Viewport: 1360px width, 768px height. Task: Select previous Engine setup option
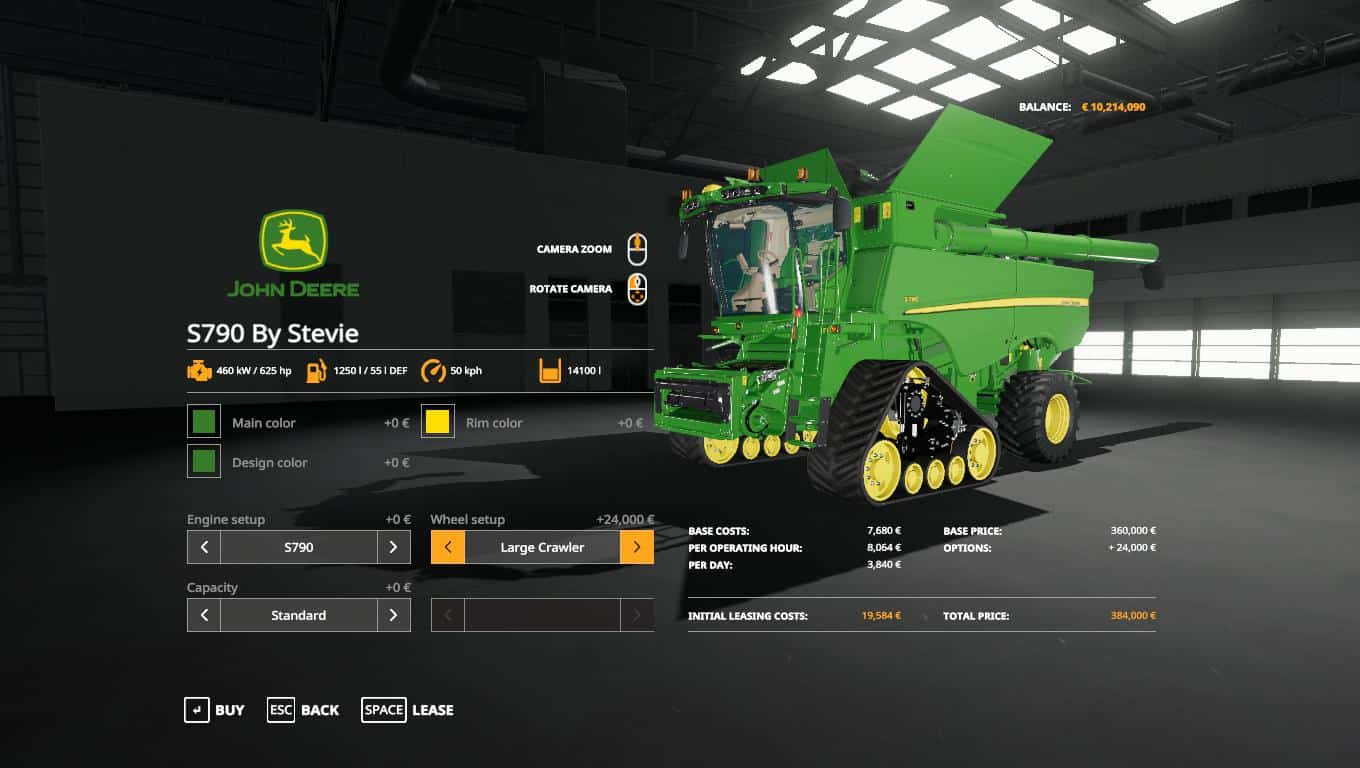pyautogui.click(x=204, y=547)
